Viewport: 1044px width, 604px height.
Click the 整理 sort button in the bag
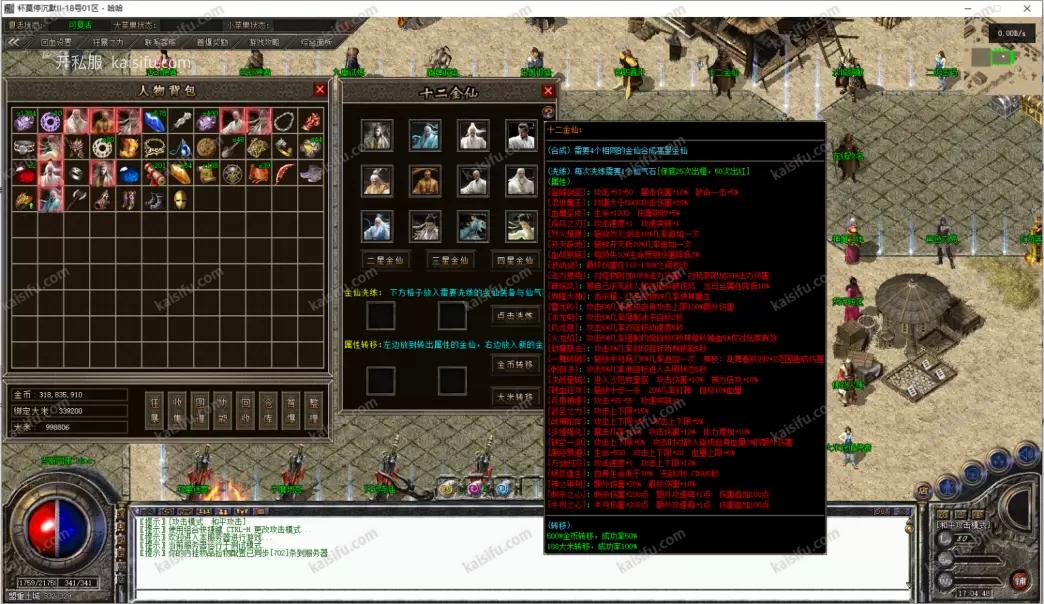pos(314,412)
